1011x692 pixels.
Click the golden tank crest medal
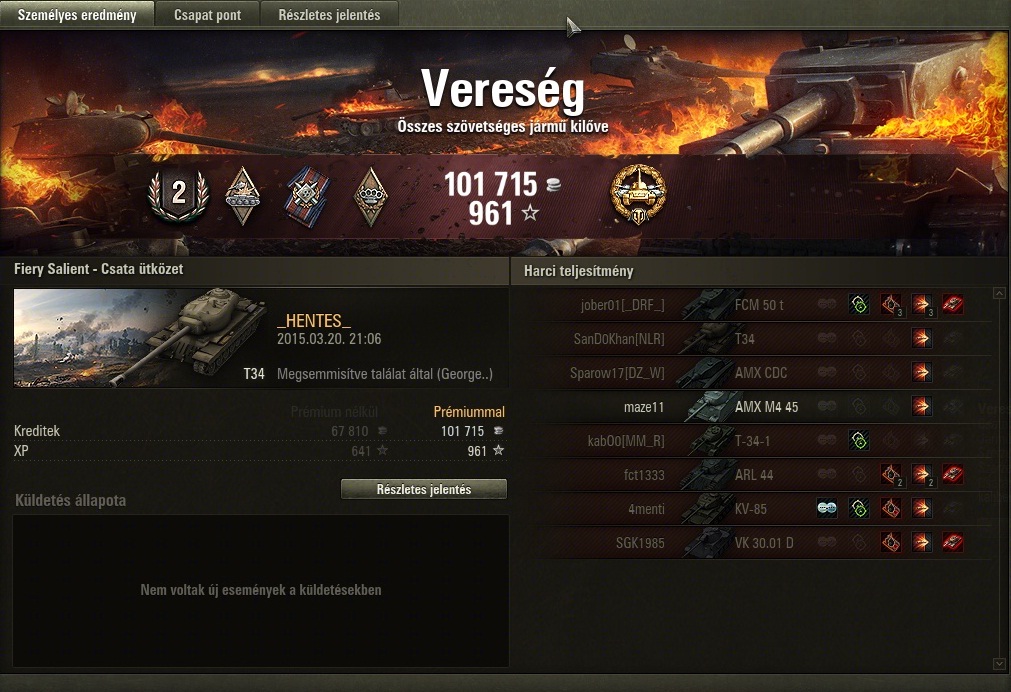(x=638, y=193)
